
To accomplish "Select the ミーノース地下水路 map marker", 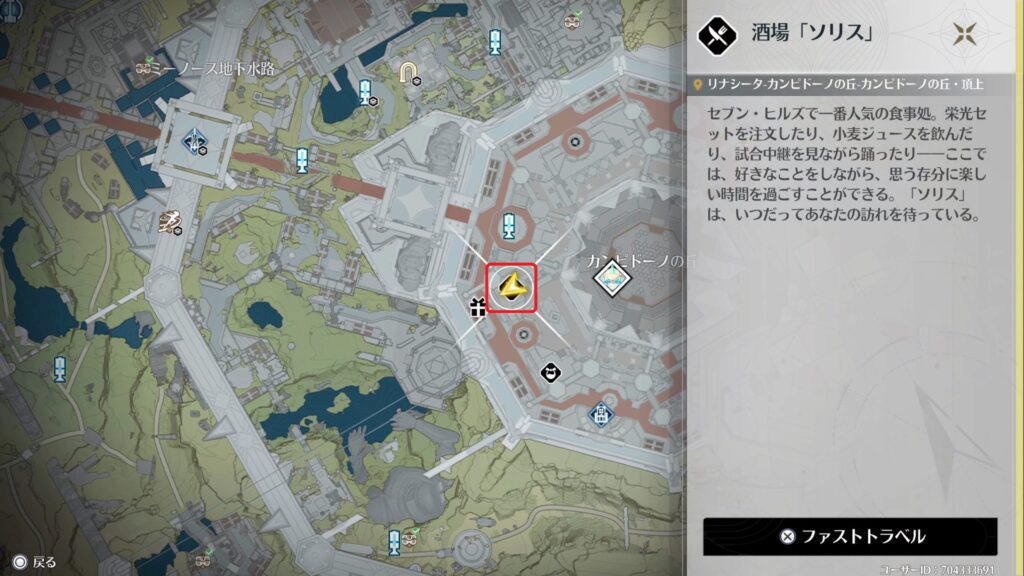I will point(147,67).
